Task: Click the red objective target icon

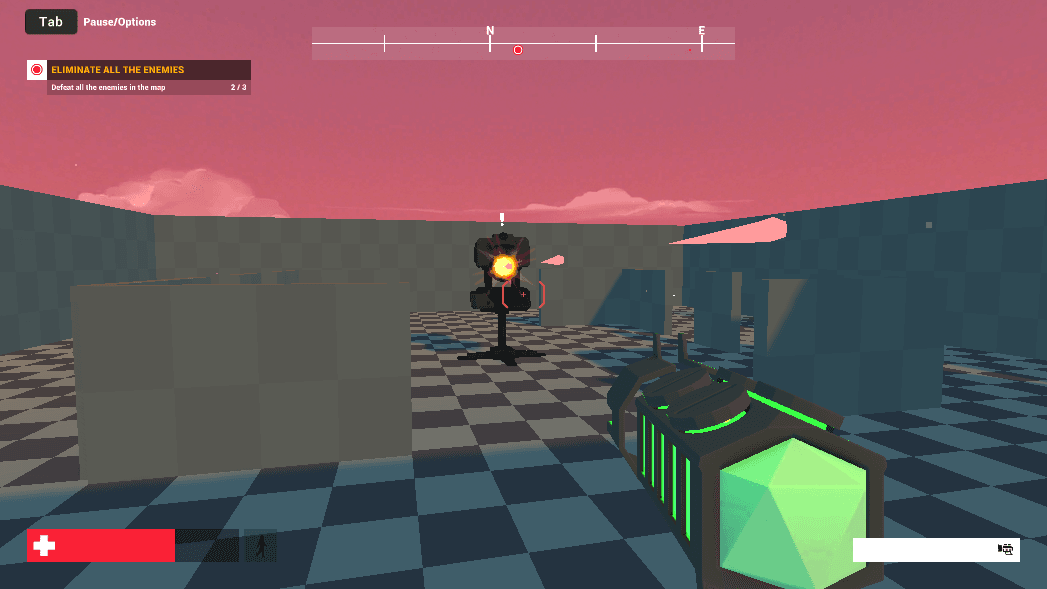Action: point(37,70)
